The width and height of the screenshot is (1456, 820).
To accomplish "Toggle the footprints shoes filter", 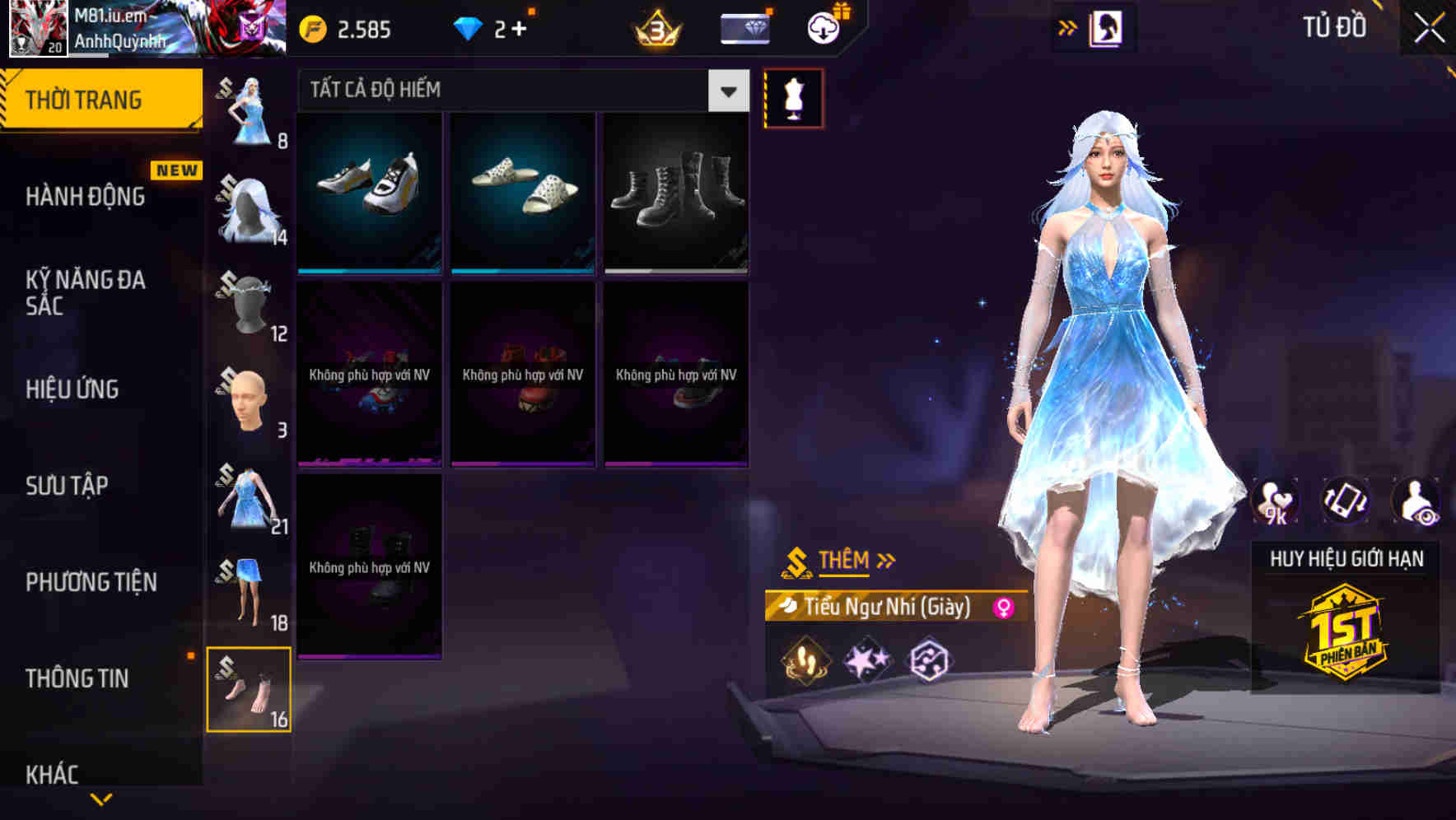I will (802, 659).
